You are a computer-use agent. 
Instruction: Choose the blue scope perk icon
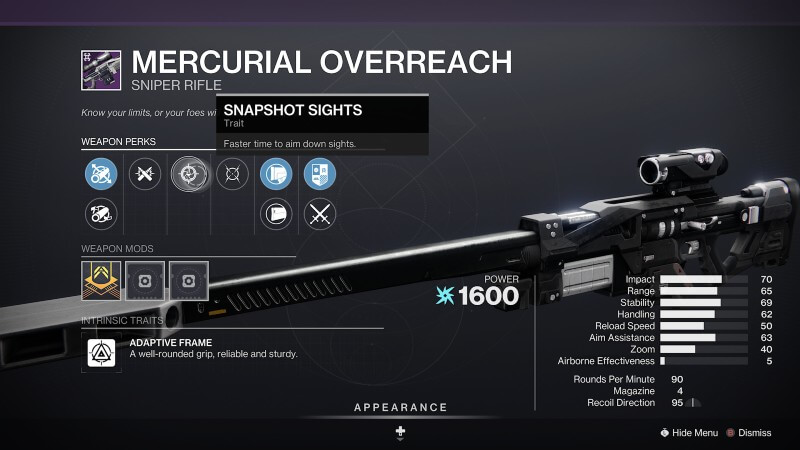point(101,175)
